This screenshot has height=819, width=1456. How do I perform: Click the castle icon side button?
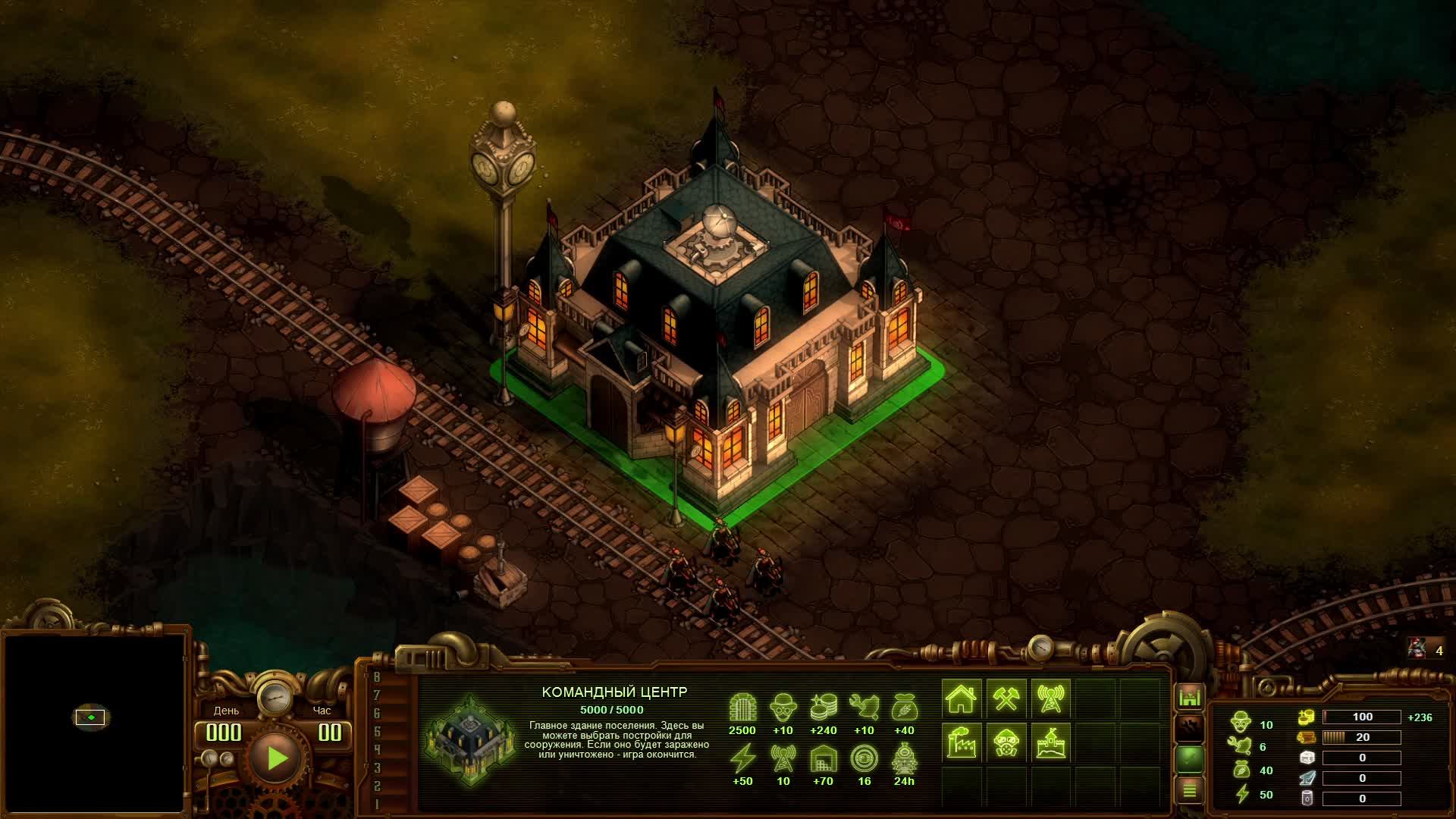[1189, 696]
